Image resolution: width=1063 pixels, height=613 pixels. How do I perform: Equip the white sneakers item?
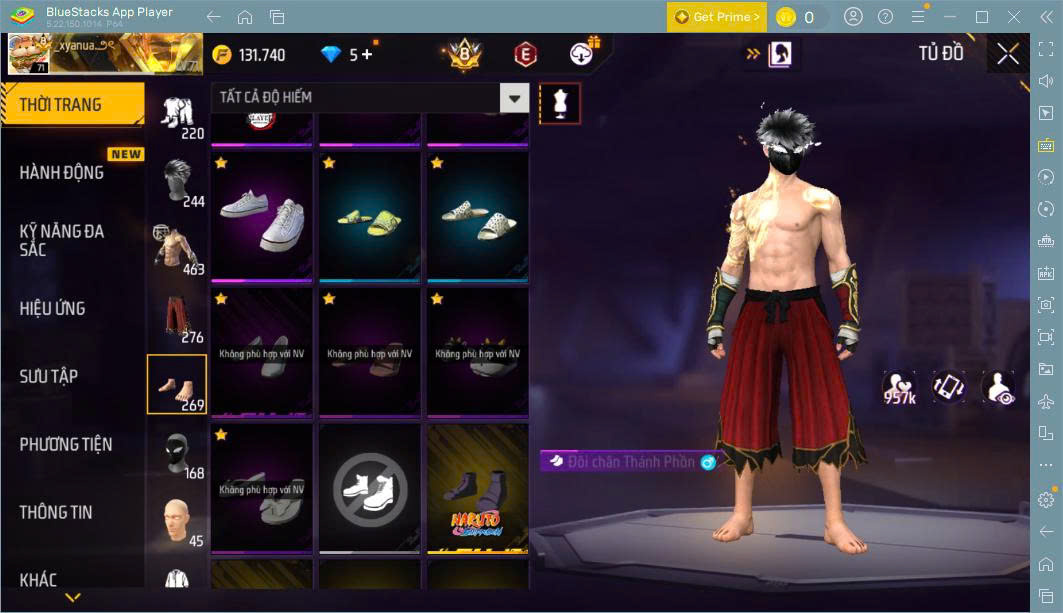point(262,217)
